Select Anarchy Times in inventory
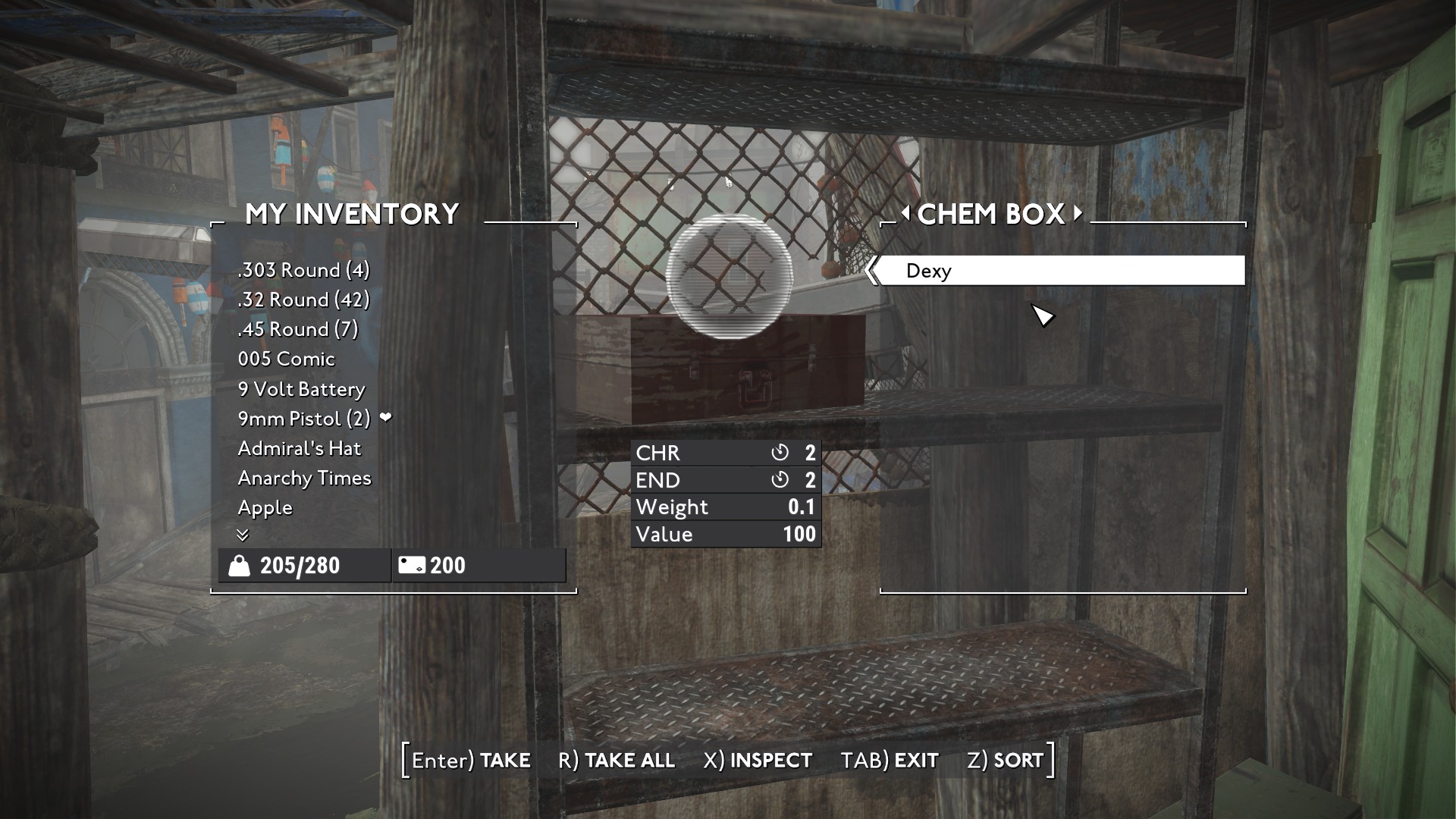 (304, 478)
